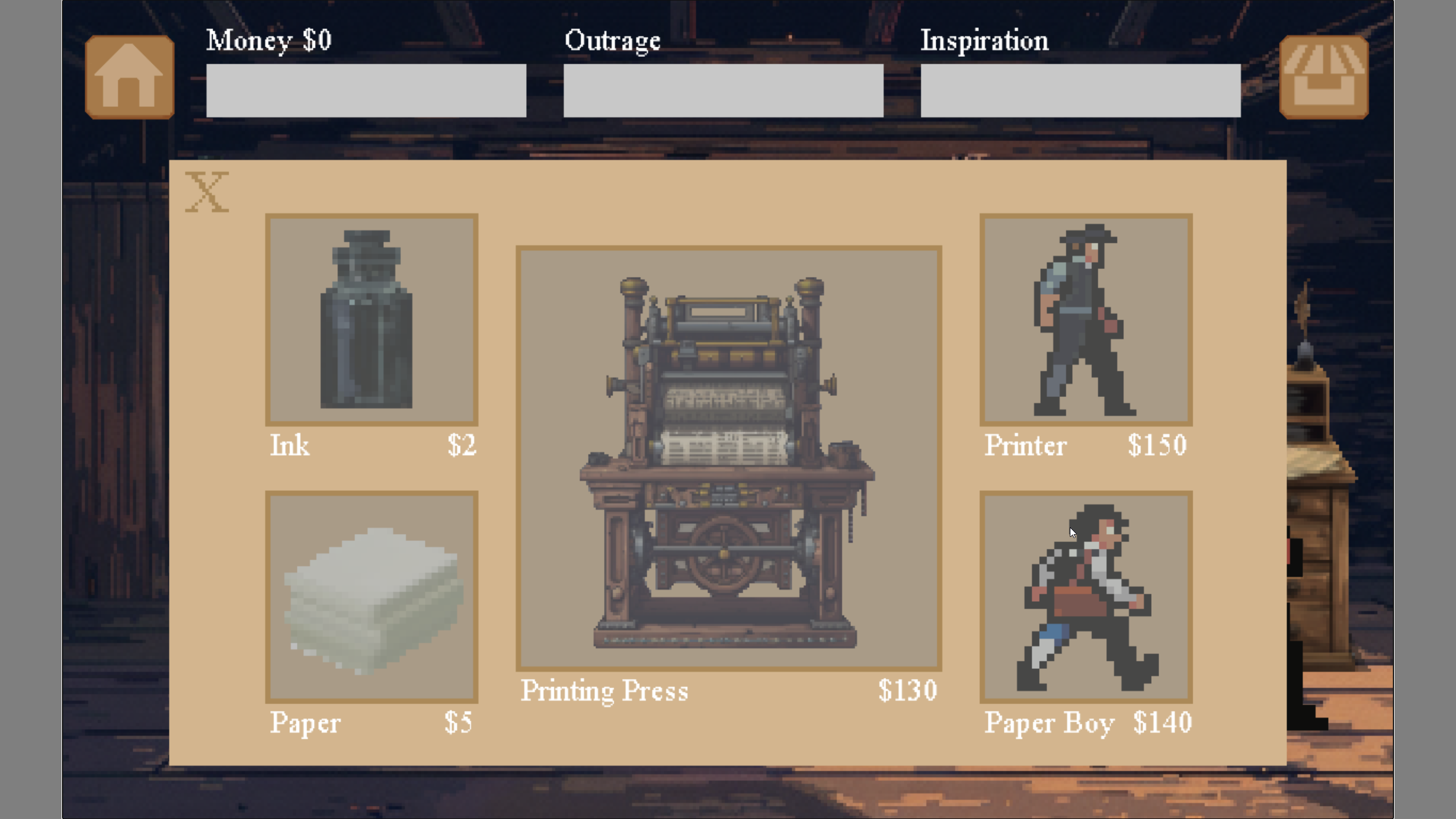Click the Home icon
The height and width of the screenshot is (819, 1456).
point(129,76)
